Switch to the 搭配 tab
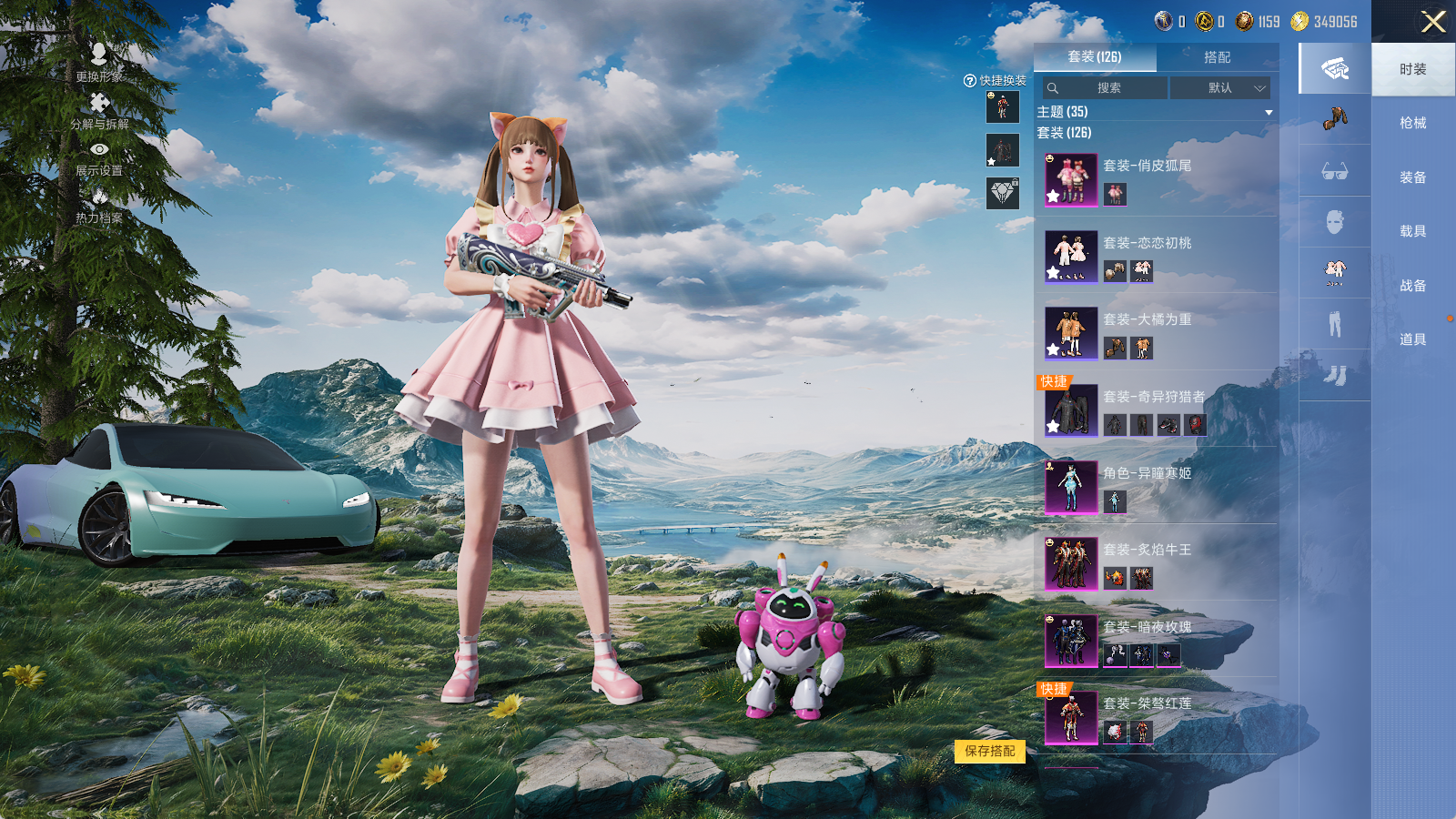Screen dimensions: 1456x819 point(1217,57)
